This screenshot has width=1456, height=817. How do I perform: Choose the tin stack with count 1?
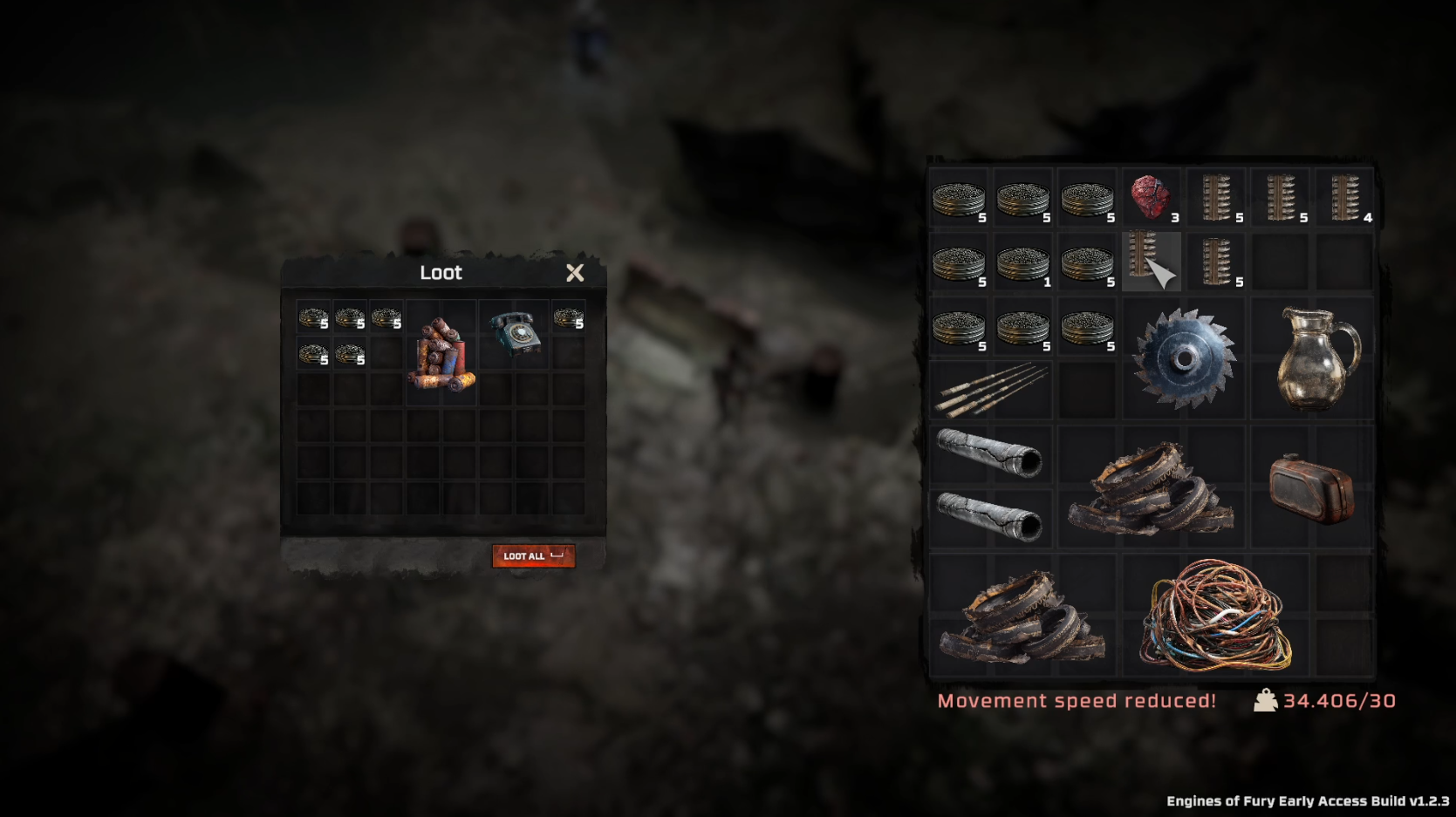pyautogui.click(x=1023, y=262)
